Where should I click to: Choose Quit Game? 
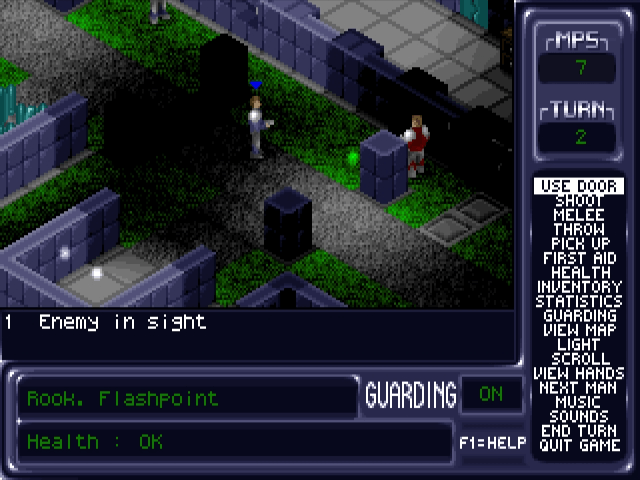(x=579, y=445)
